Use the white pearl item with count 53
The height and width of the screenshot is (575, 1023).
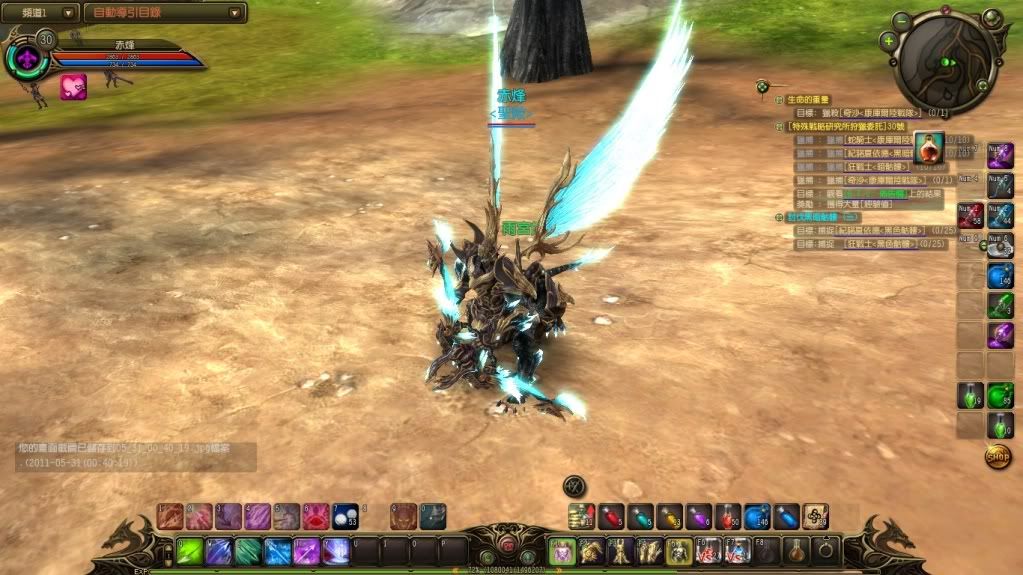point(345,516)
